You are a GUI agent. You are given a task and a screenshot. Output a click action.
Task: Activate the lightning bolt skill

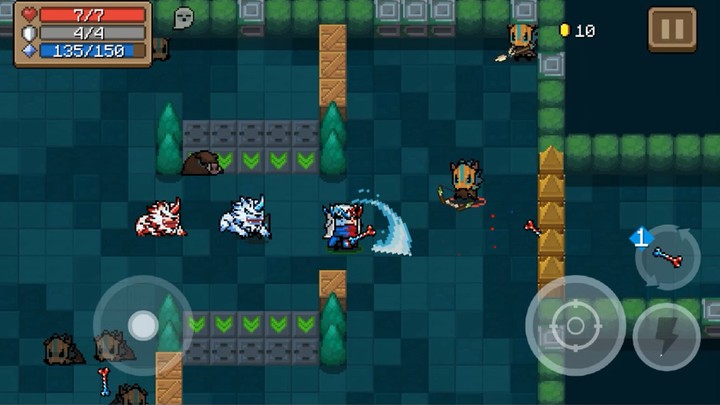[665, 336]
